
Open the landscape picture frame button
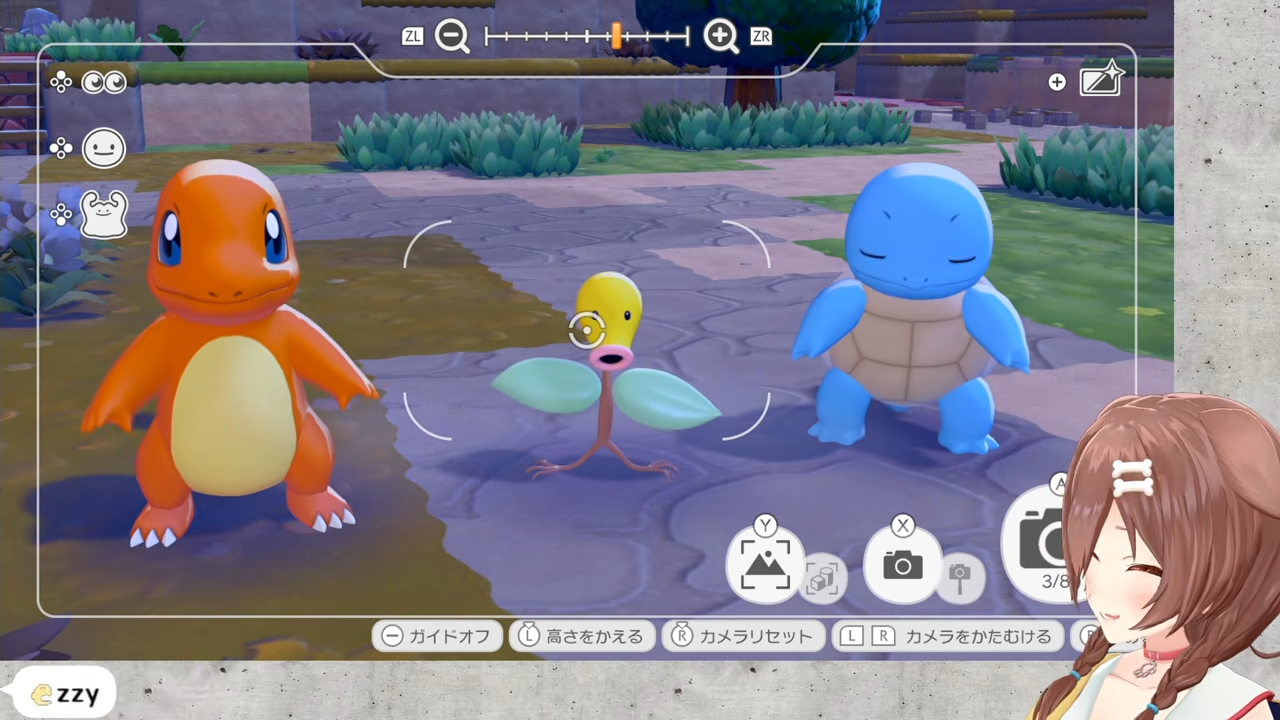765,565
